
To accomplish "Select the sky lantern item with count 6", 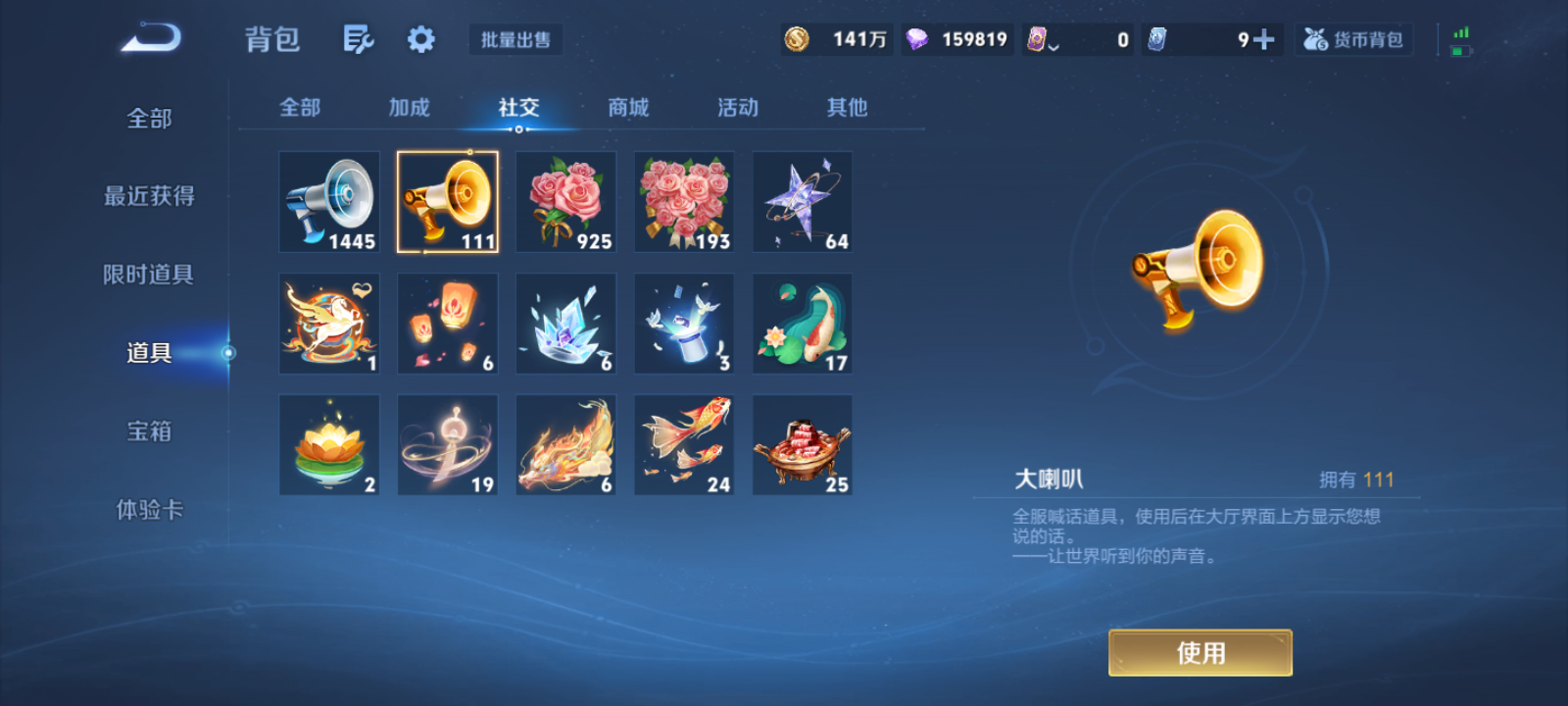I will [447, 323].
